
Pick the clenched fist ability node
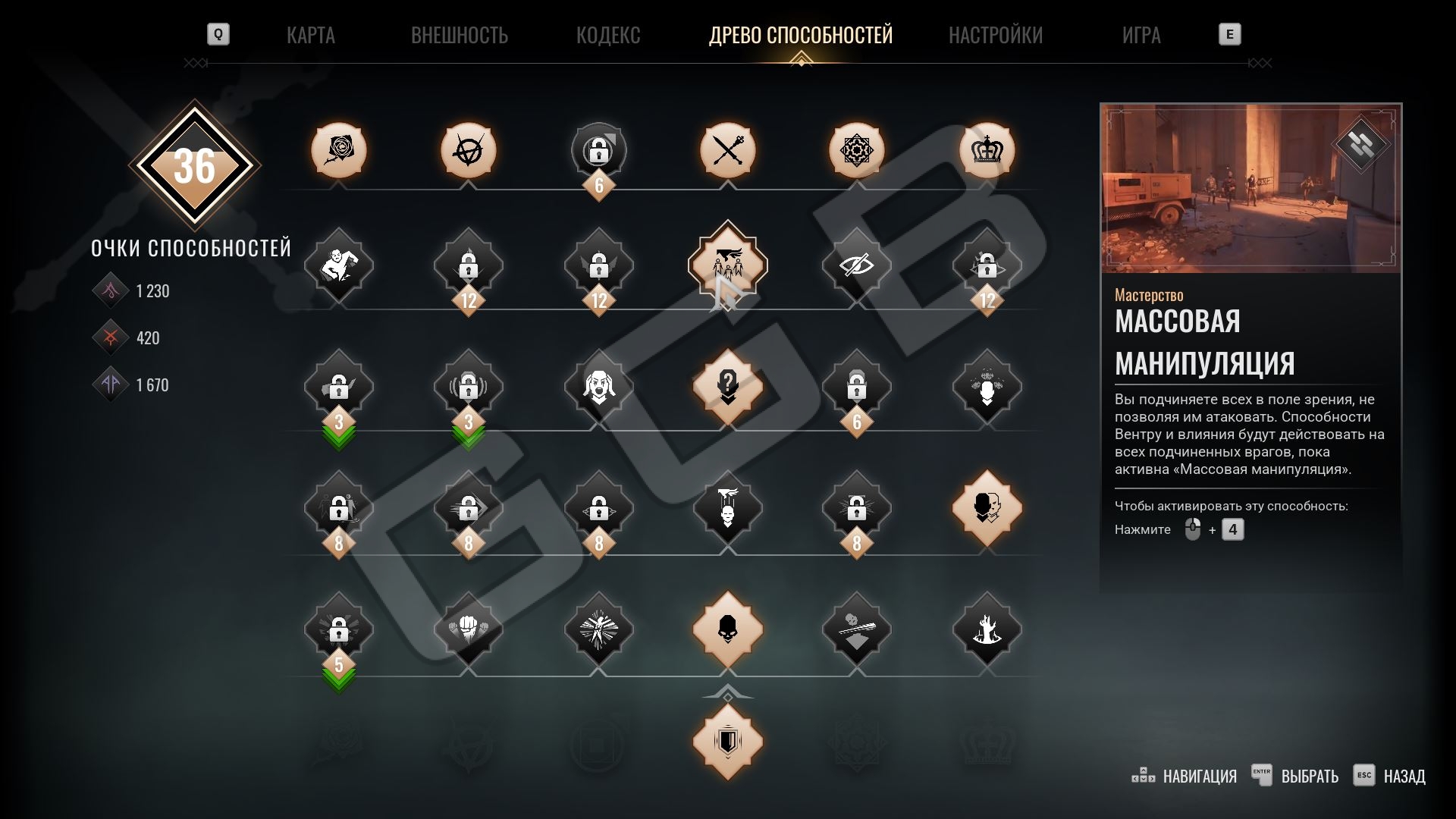(469, 629)
